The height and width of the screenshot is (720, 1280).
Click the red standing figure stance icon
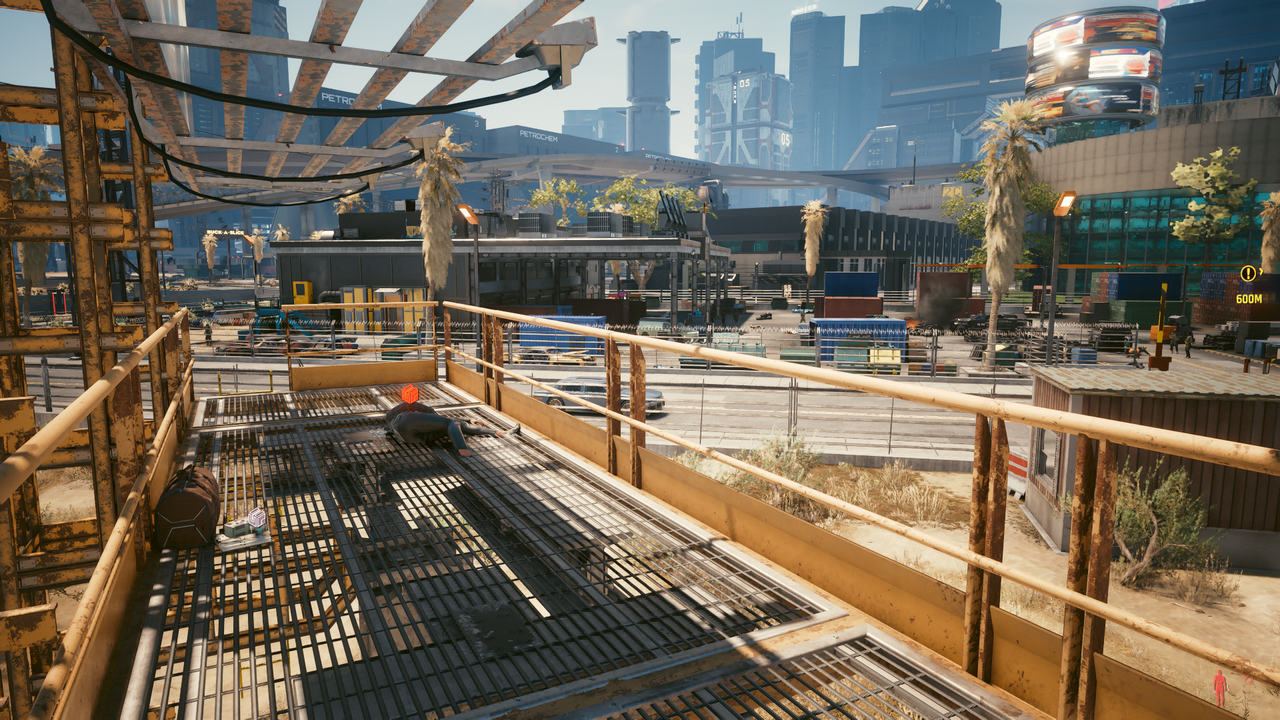point(1219,687)
